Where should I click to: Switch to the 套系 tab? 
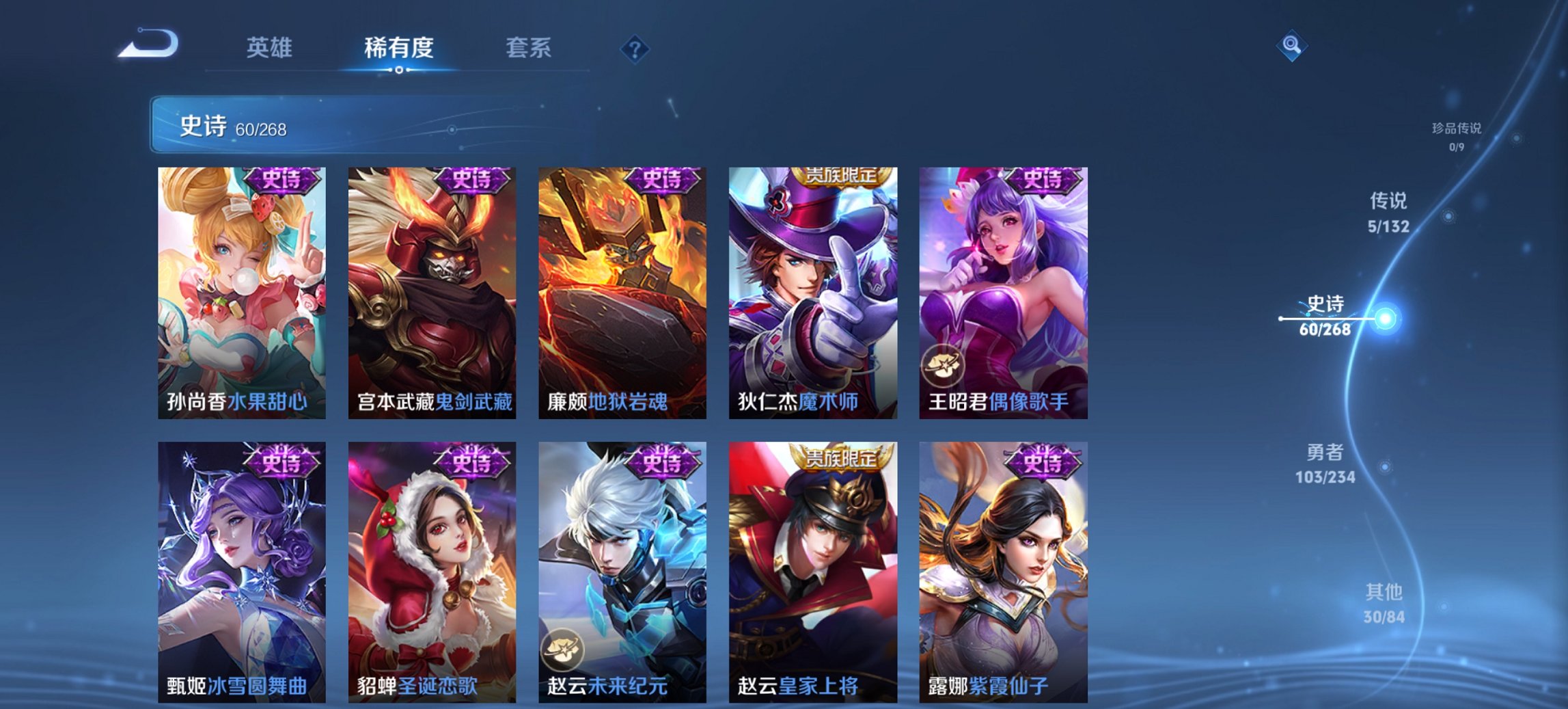pos(529,48)
